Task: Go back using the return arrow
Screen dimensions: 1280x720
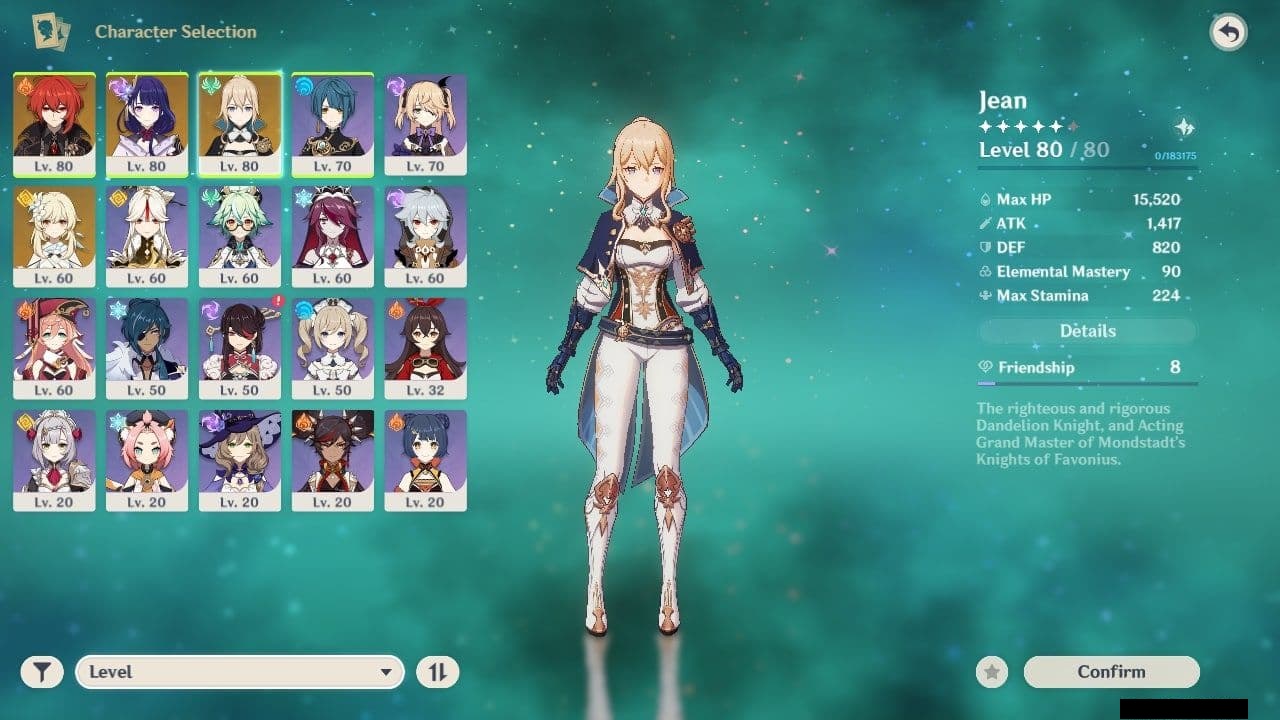Action: (1228, 33)
